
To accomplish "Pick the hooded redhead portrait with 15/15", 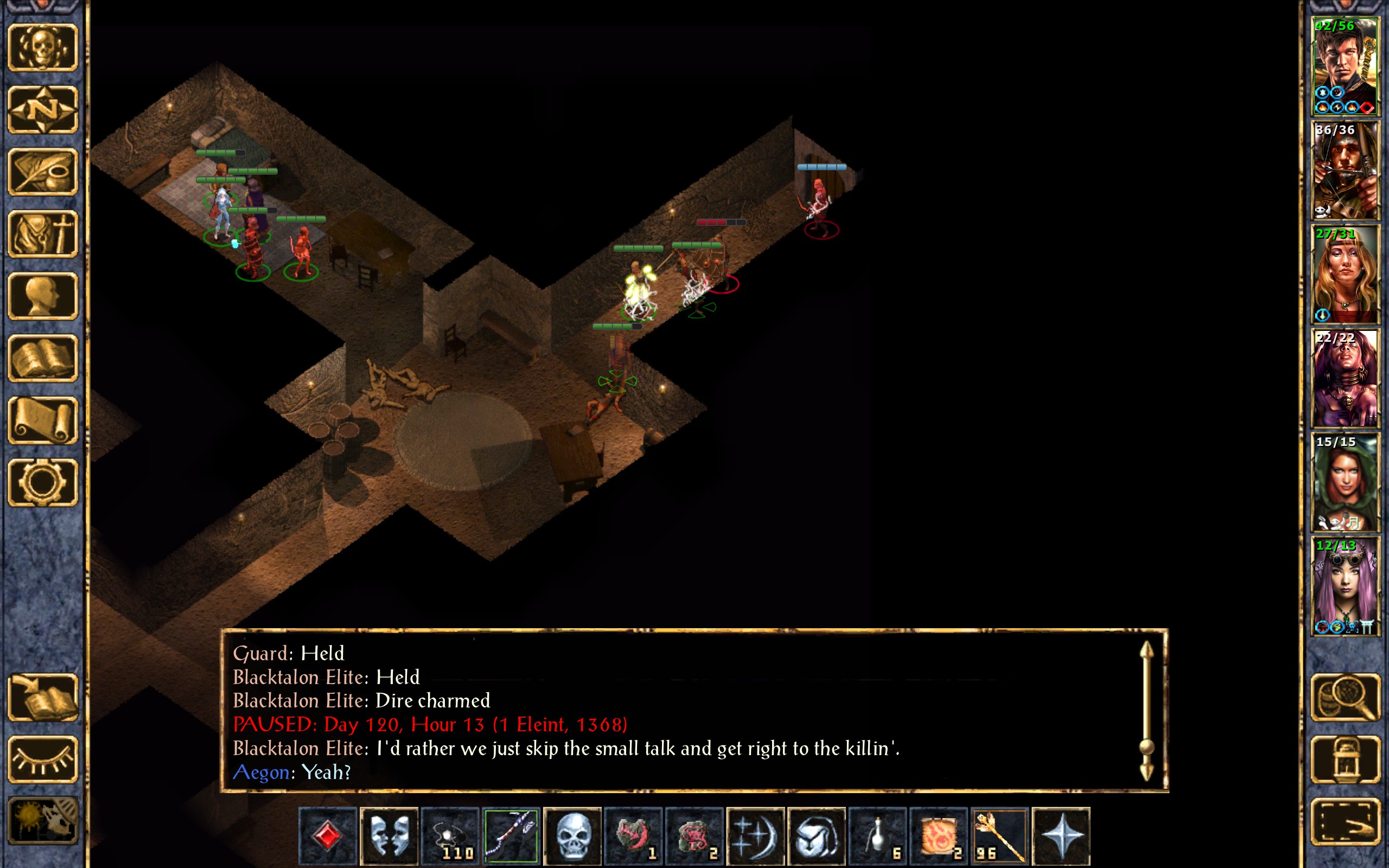I will 1345,482.
